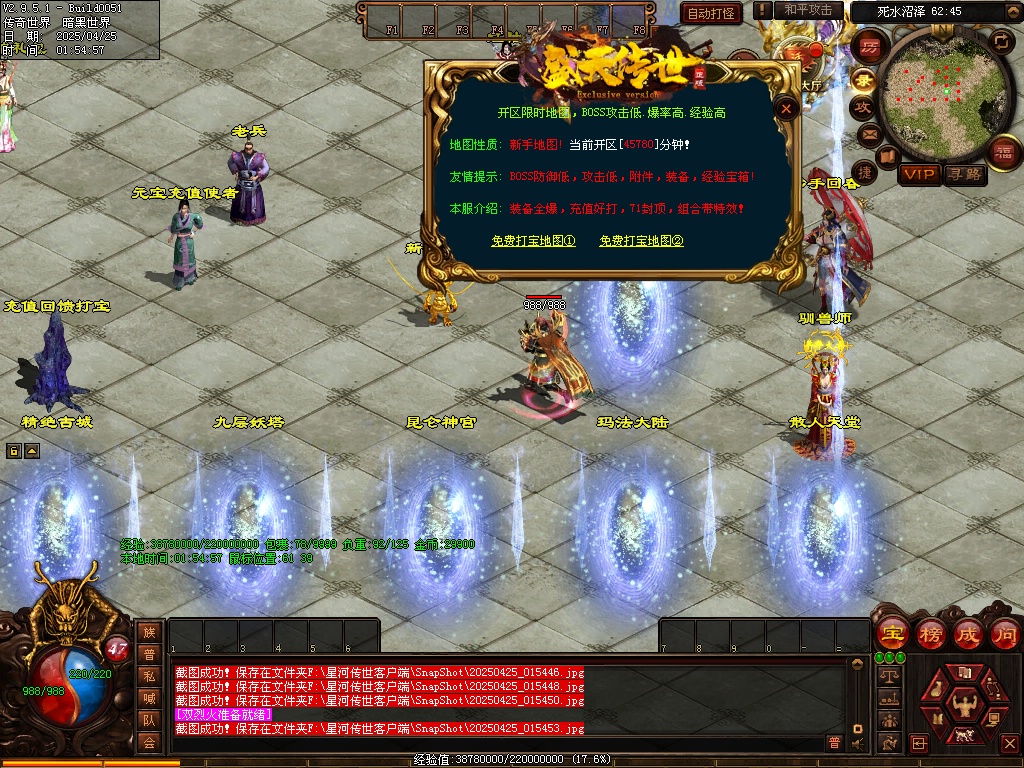Viewport: 1024px width, 768px height.
Task: Select the 私 private chat channel
Action: [x=149, y=676]
